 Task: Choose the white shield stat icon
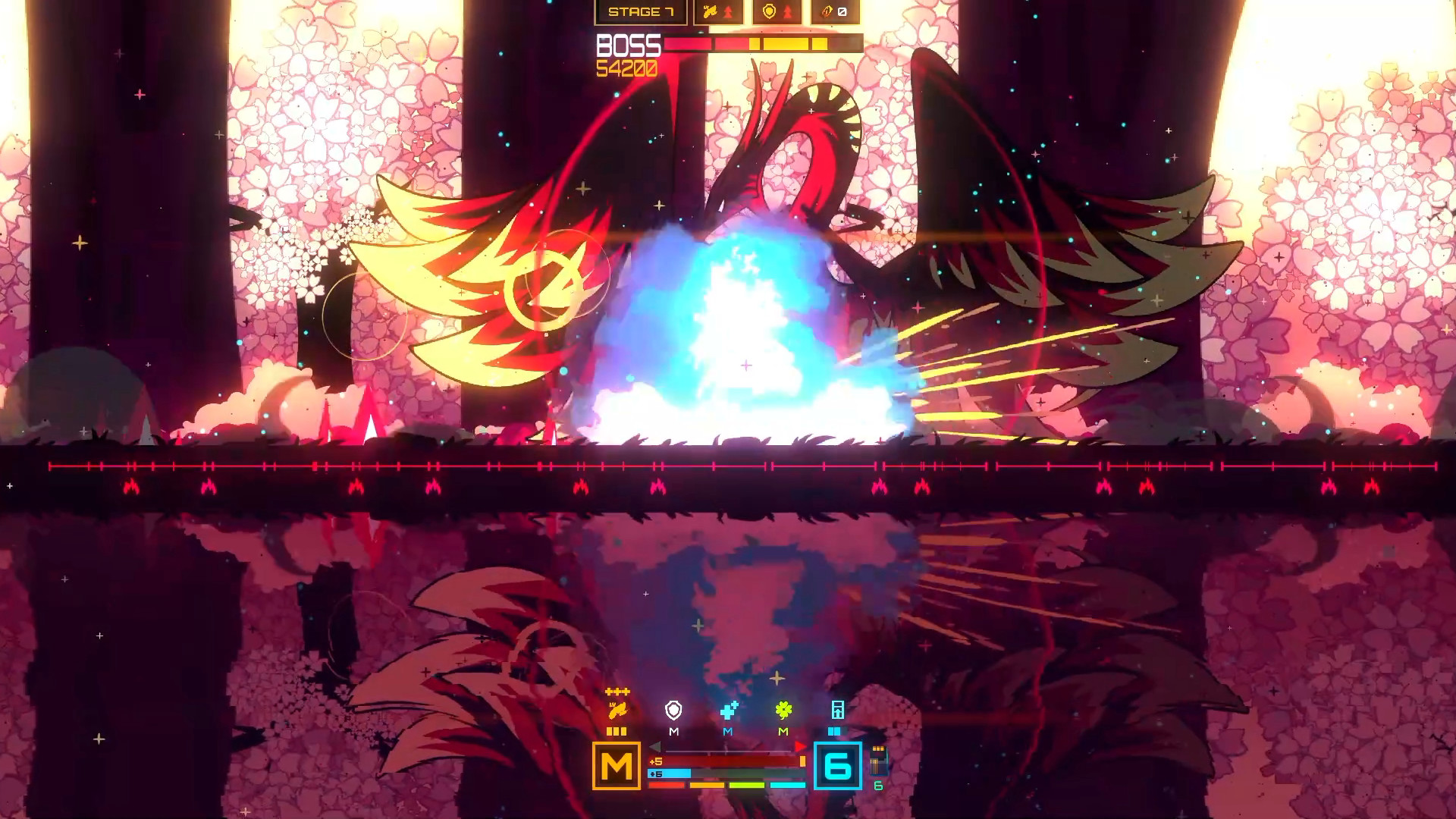673,711
